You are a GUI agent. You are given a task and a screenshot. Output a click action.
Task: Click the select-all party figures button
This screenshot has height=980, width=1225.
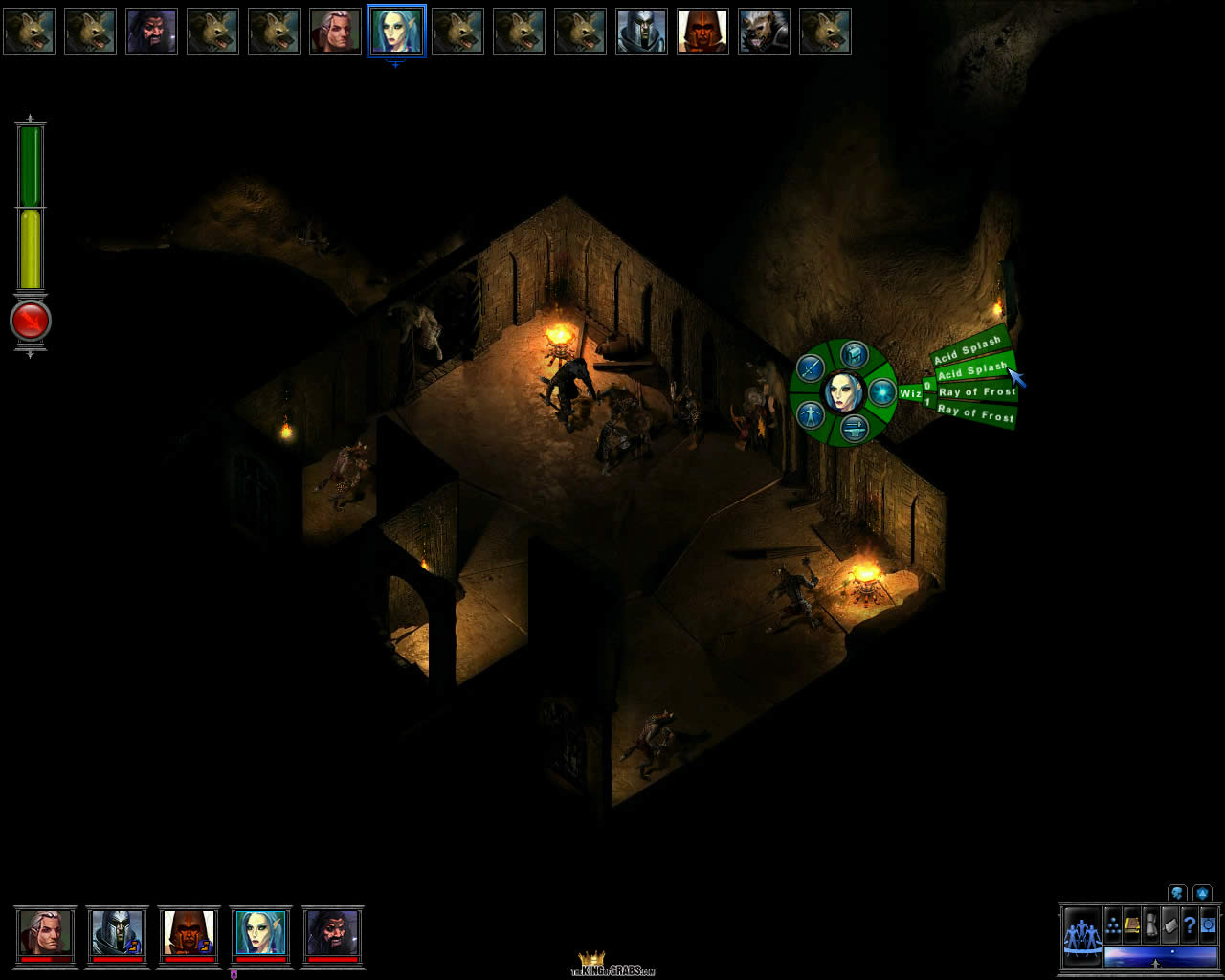click(1082, 933)
